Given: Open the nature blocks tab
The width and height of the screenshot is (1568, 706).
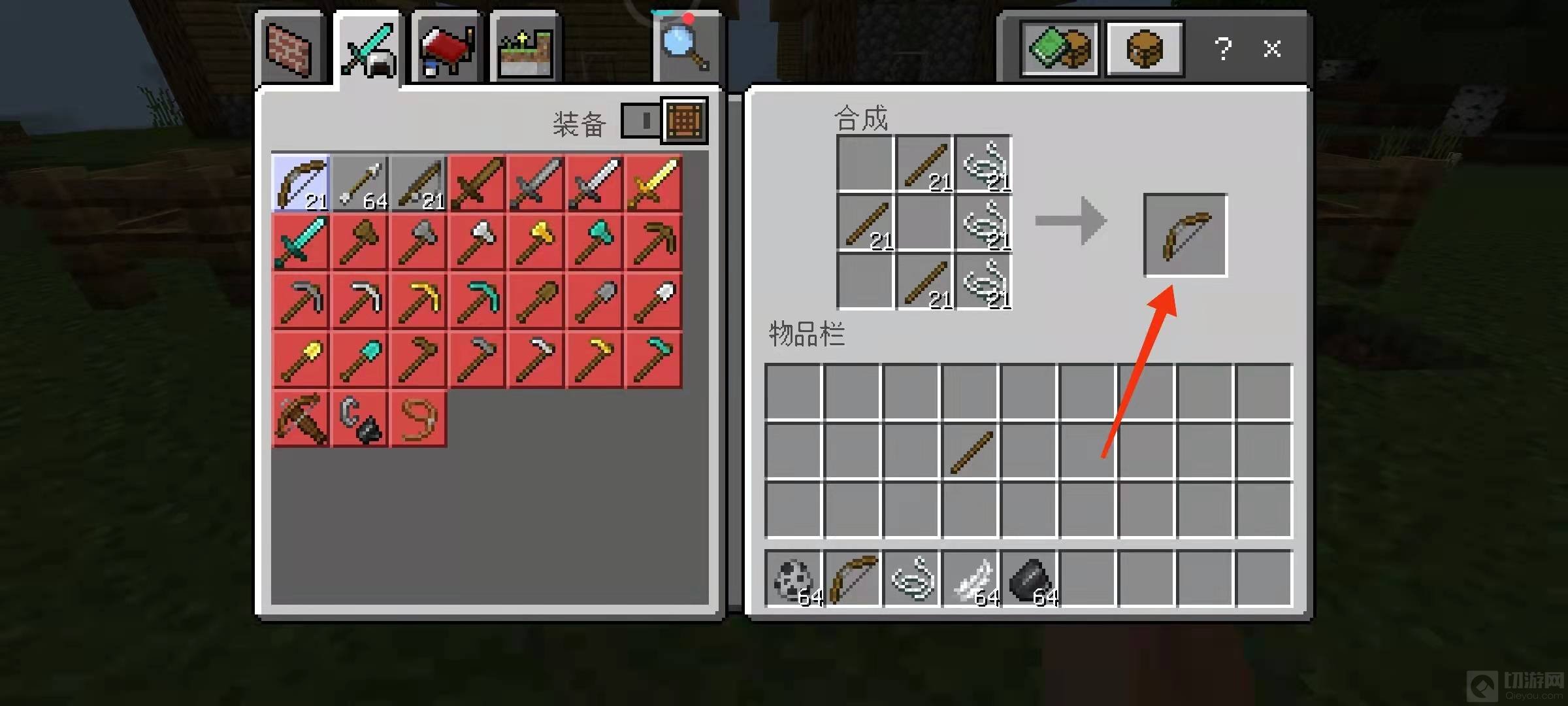Looking at the screenshot, I should tap(525, 50).
